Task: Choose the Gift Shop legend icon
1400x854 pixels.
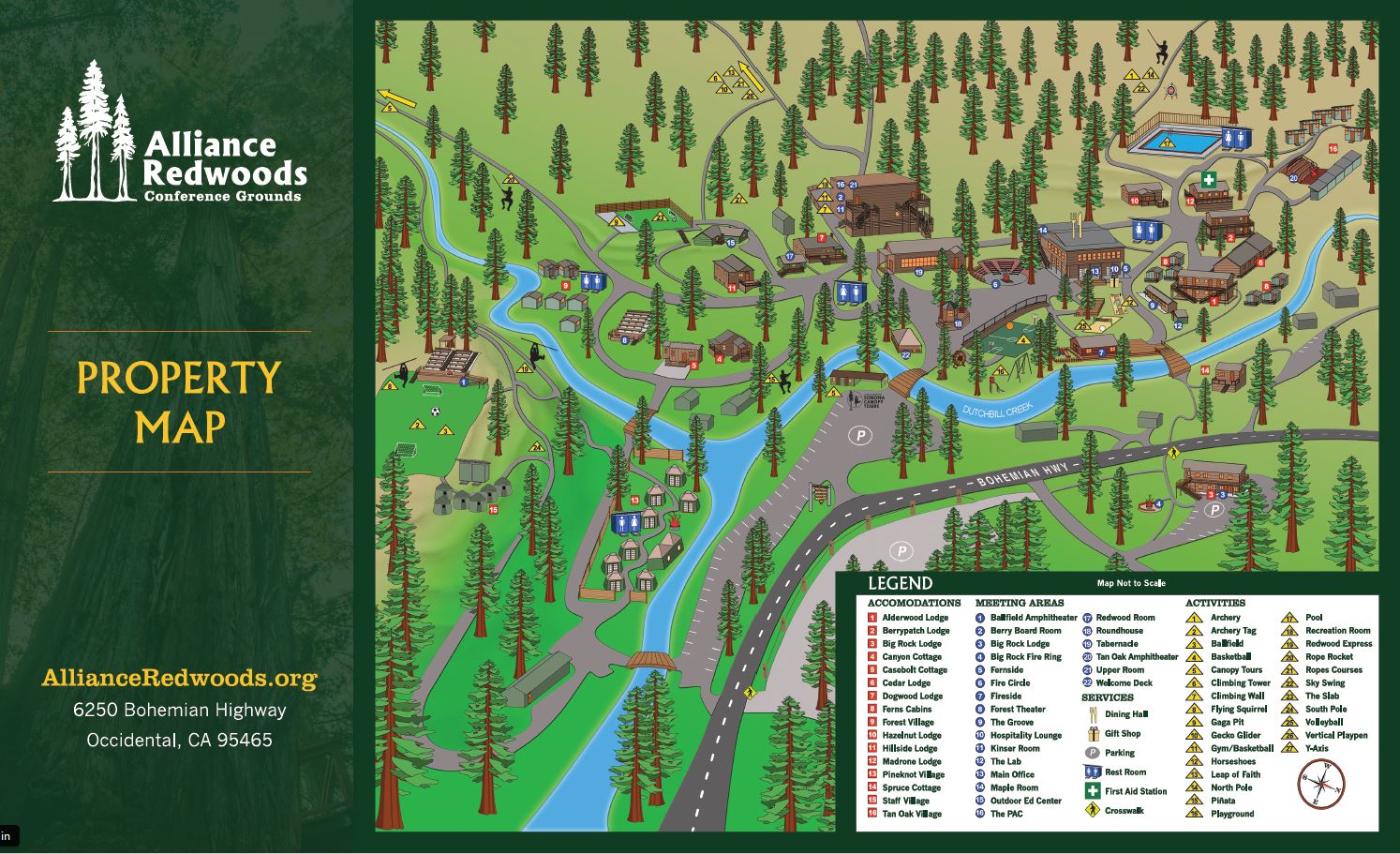Action: (x=1092, y=734)
